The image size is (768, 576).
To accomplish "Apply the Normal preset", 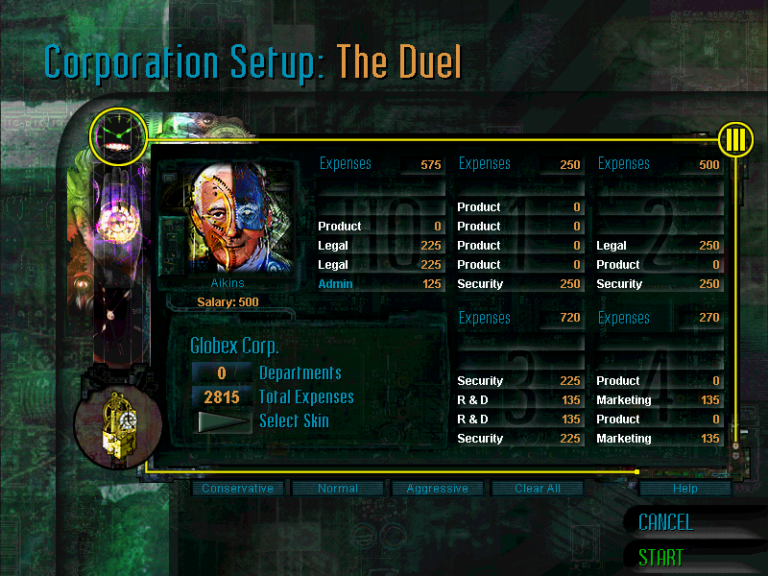I will click(338, 489).
